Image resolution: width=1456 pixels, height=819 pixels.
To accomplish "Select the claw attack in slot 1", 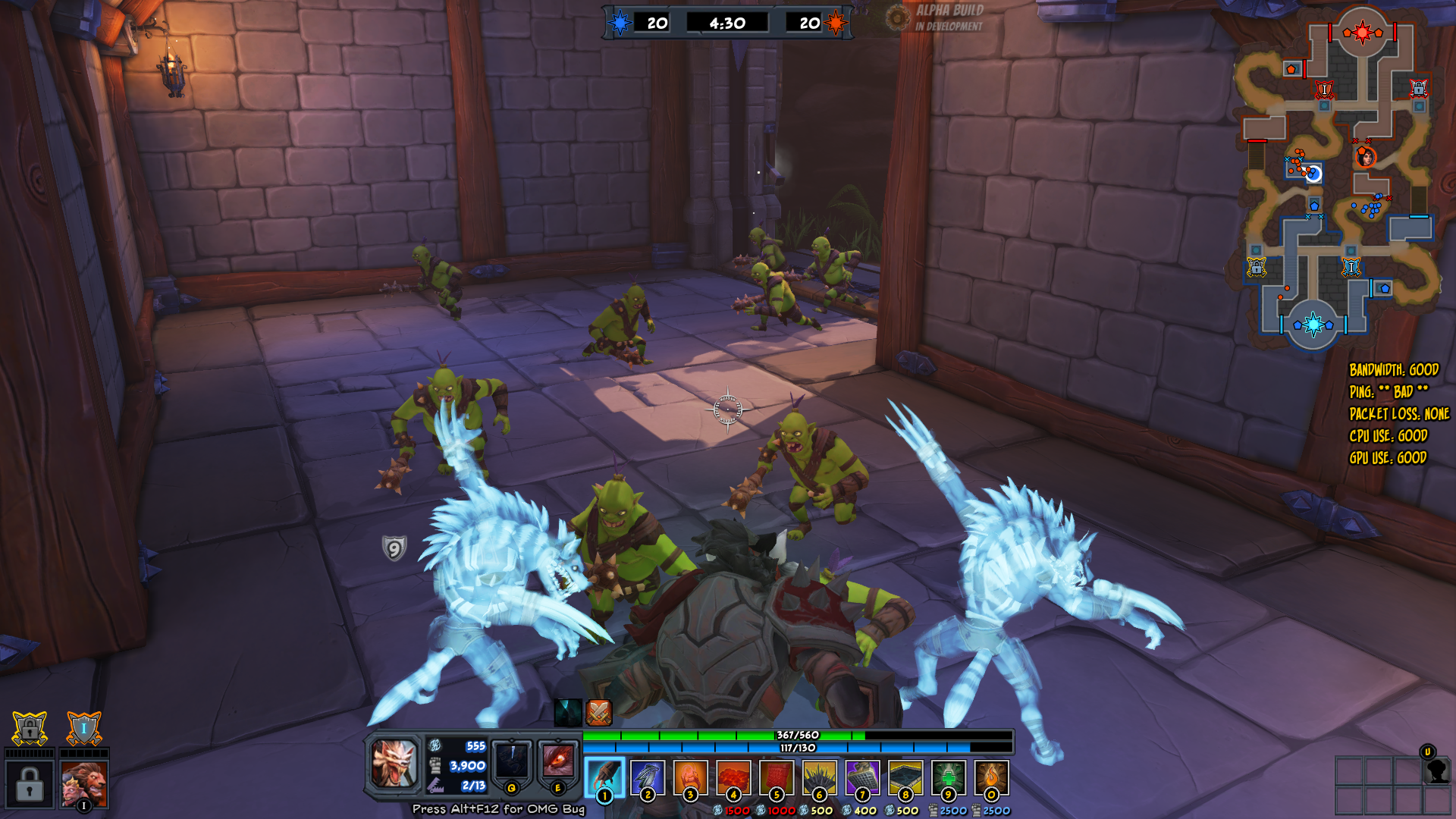I will [x=604, y=777].
